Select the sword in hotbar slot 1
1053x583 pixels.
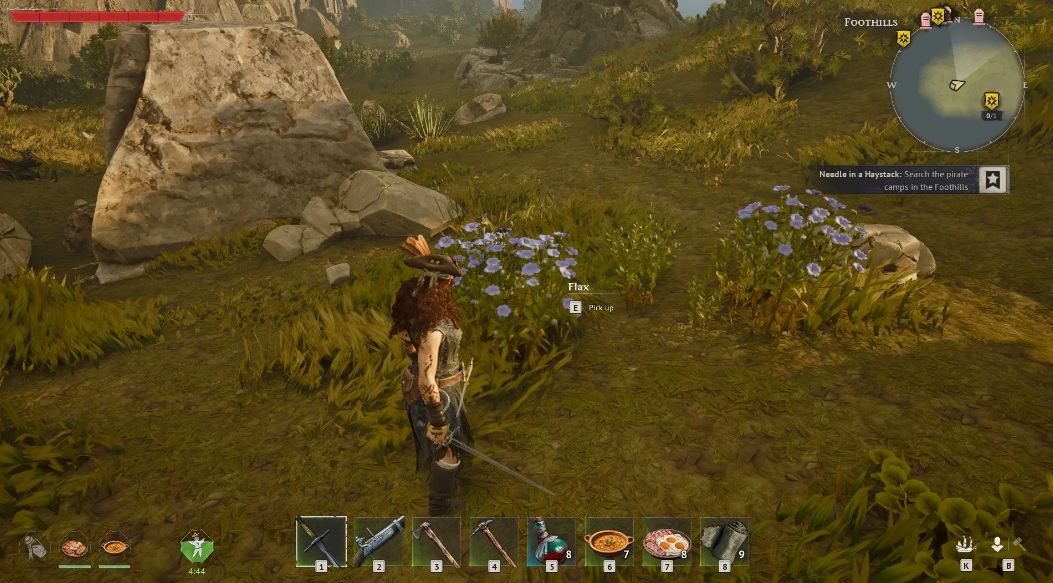321,541
